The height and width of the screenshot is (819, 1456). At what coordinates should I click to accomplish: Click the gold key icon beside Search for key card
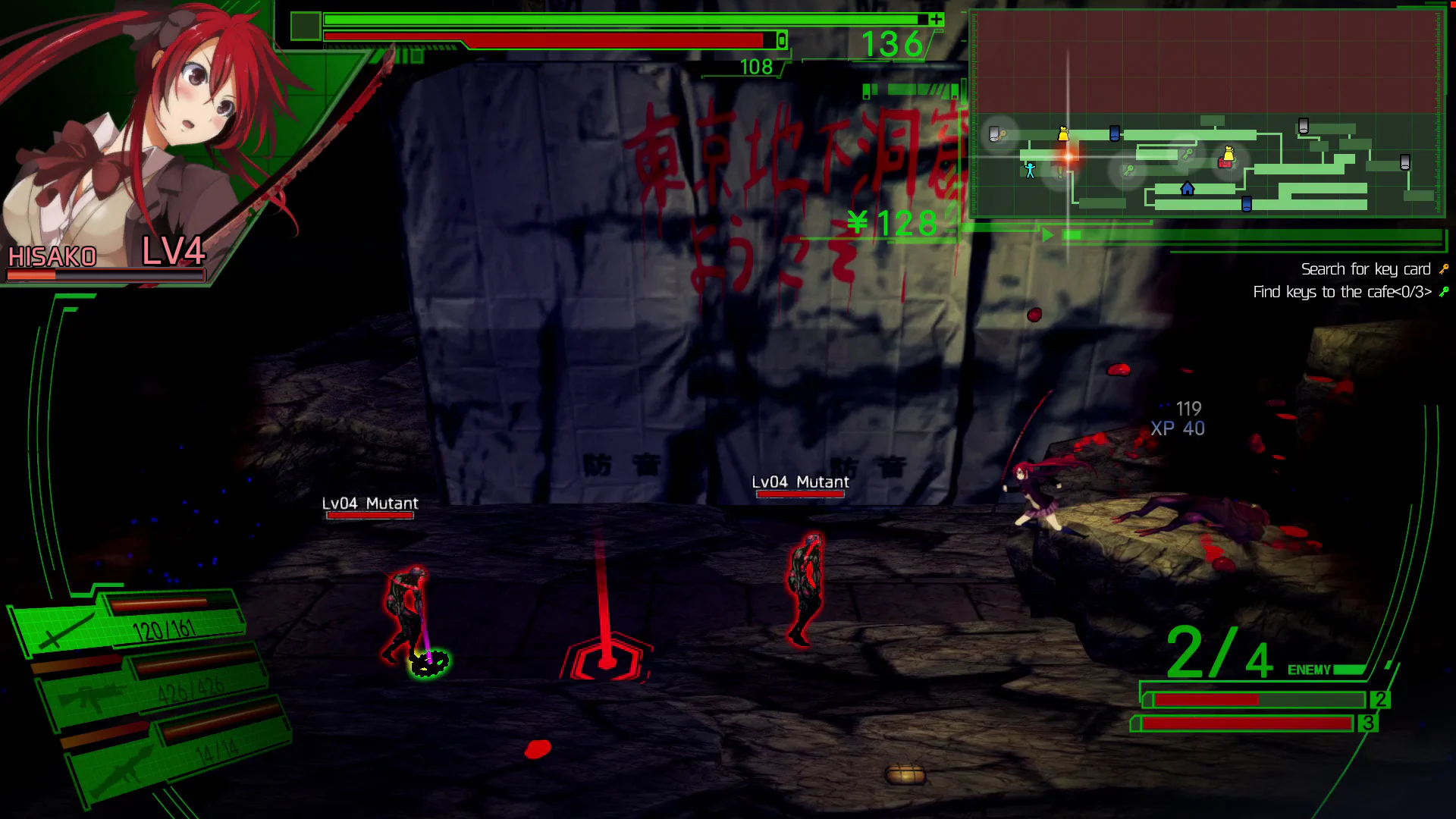pos(1443,268)
